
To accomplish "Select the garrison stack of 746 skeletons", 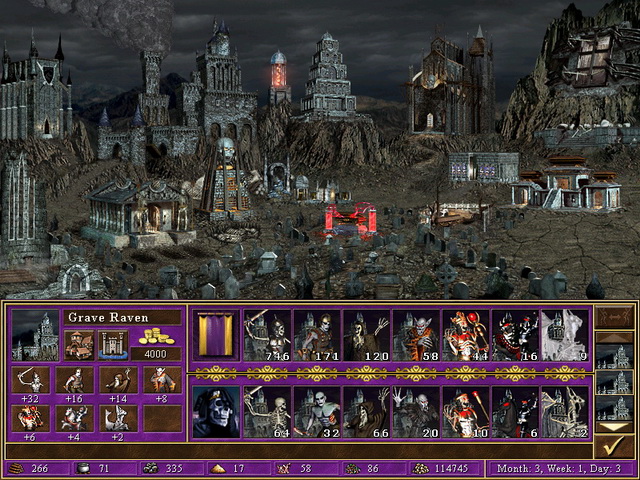I will tap(266, 335).
